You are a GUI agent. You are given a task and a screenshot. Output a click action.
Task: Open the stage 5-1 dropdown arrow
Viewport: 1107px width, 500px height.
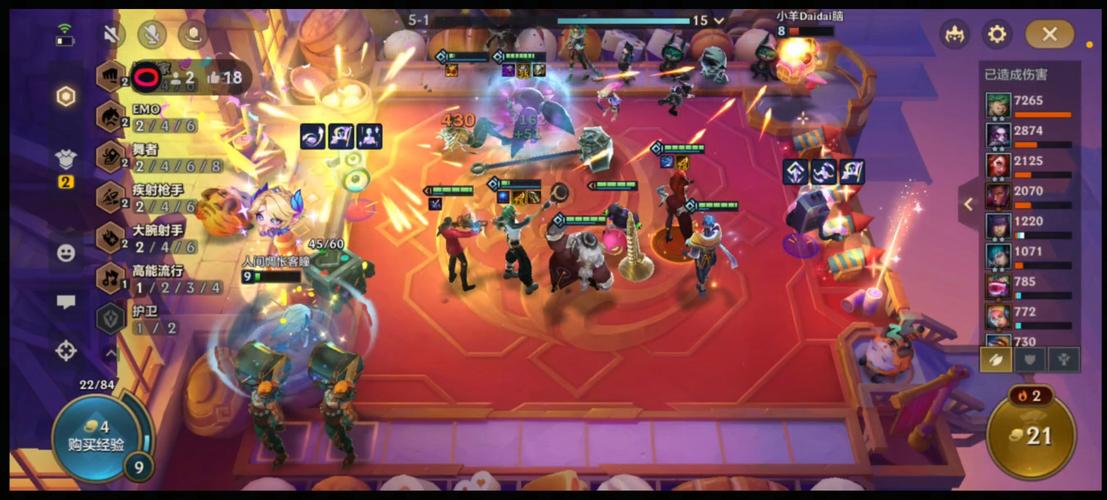pos(719,20)
